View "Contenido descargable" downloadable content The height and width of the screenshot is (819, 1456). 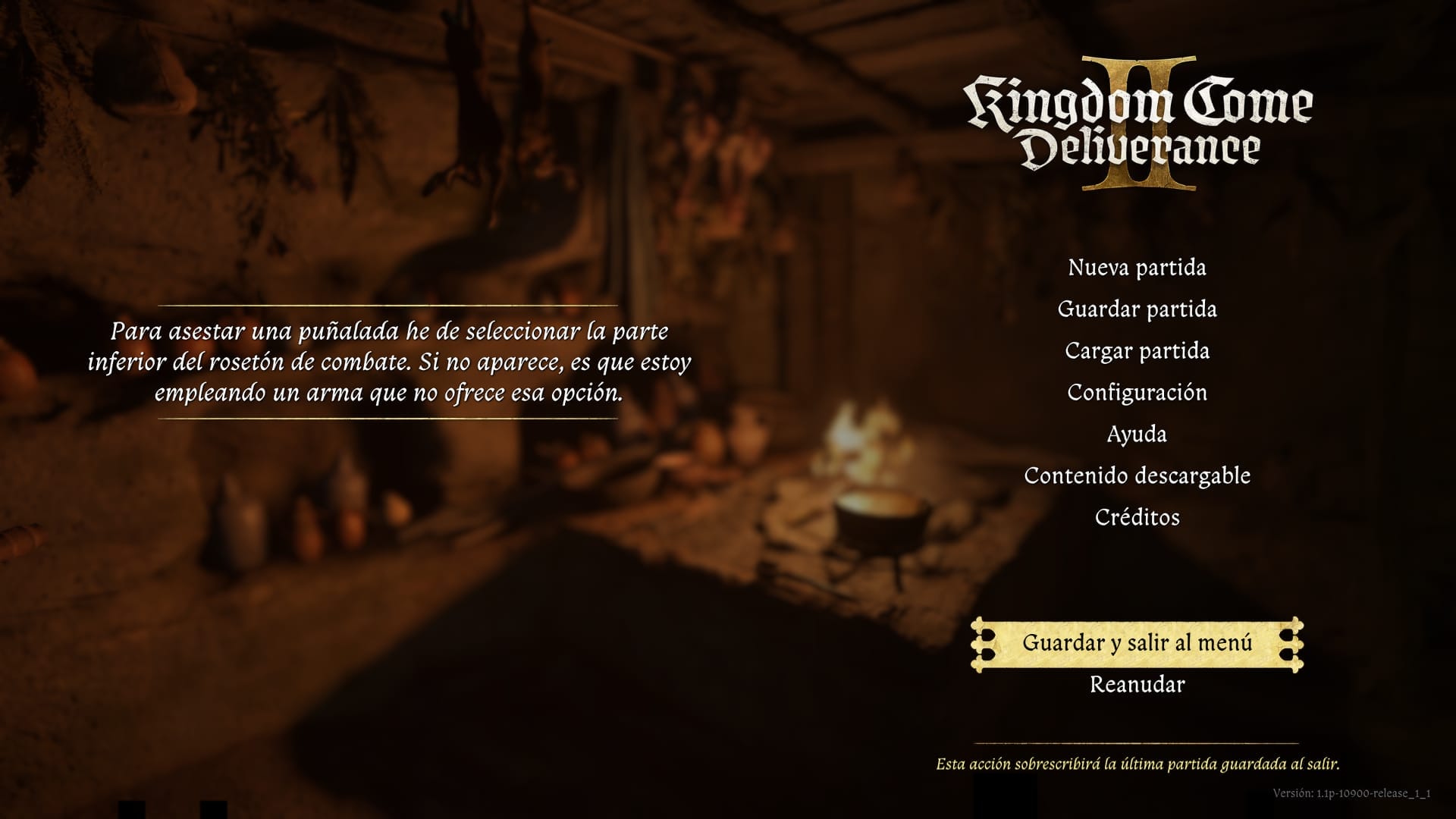(1137, 475)
